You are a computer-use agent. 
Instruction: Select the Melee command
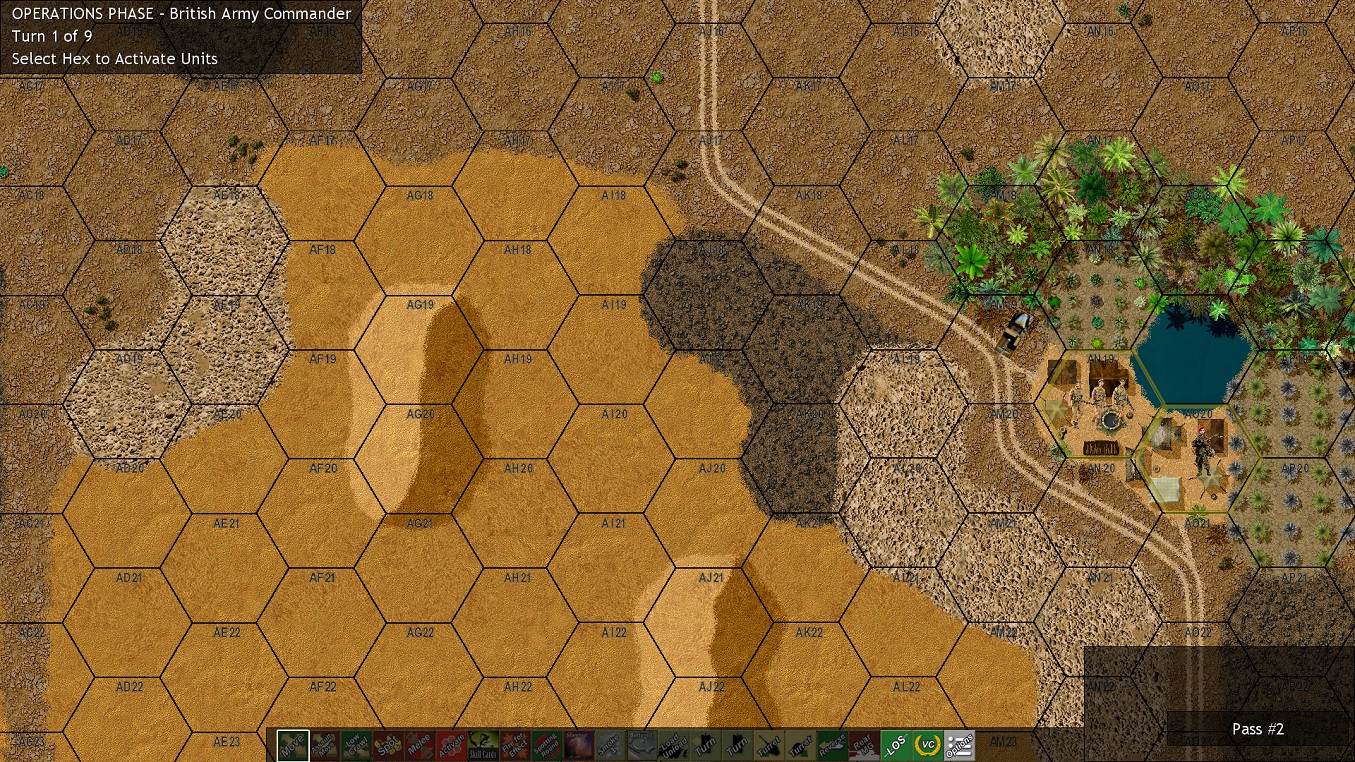420,745
